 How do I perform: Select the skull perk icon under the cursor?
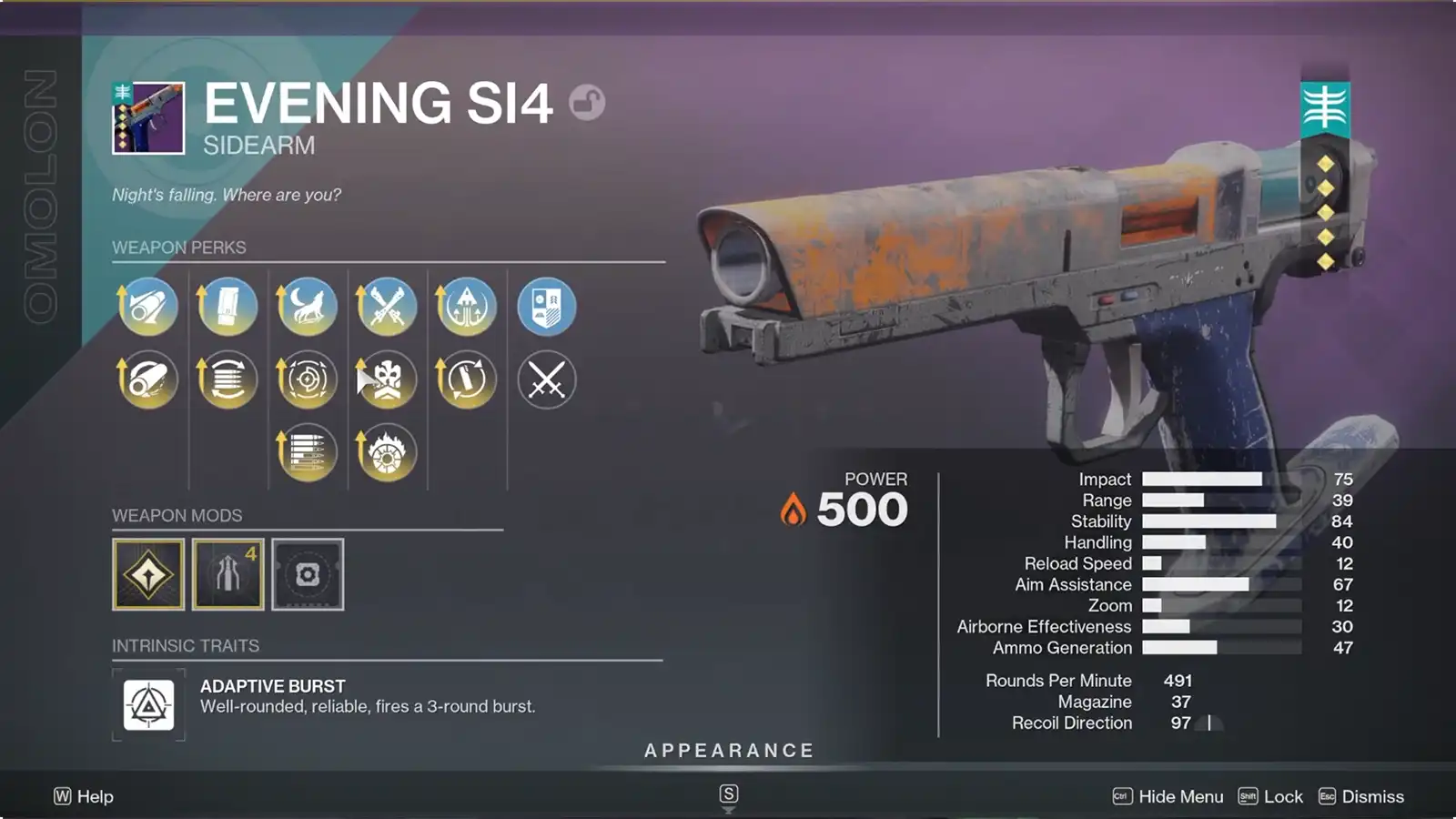[x=387, y=379]
